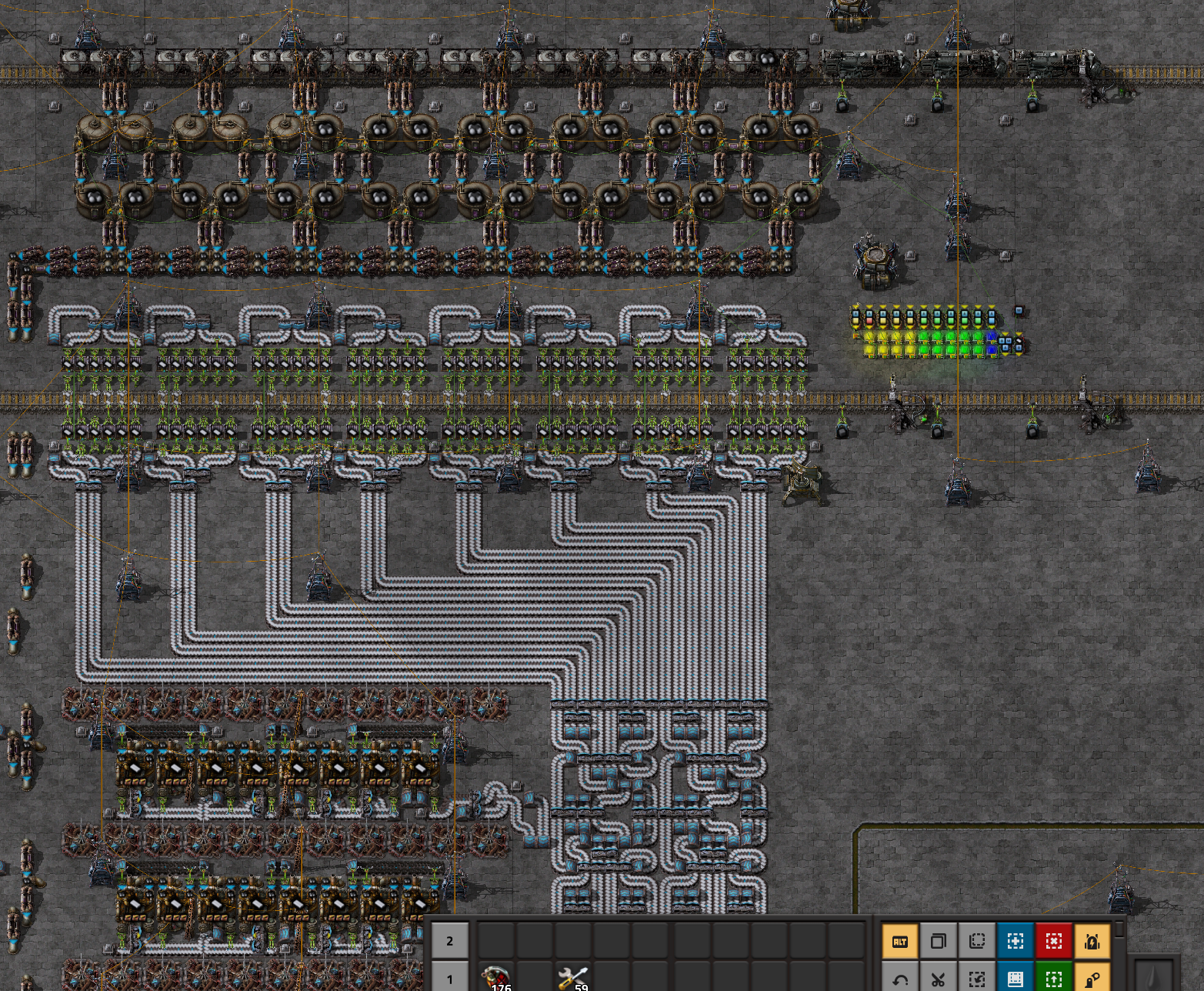Choose the red deconstruction planner shortcut

pos(1053,941)
